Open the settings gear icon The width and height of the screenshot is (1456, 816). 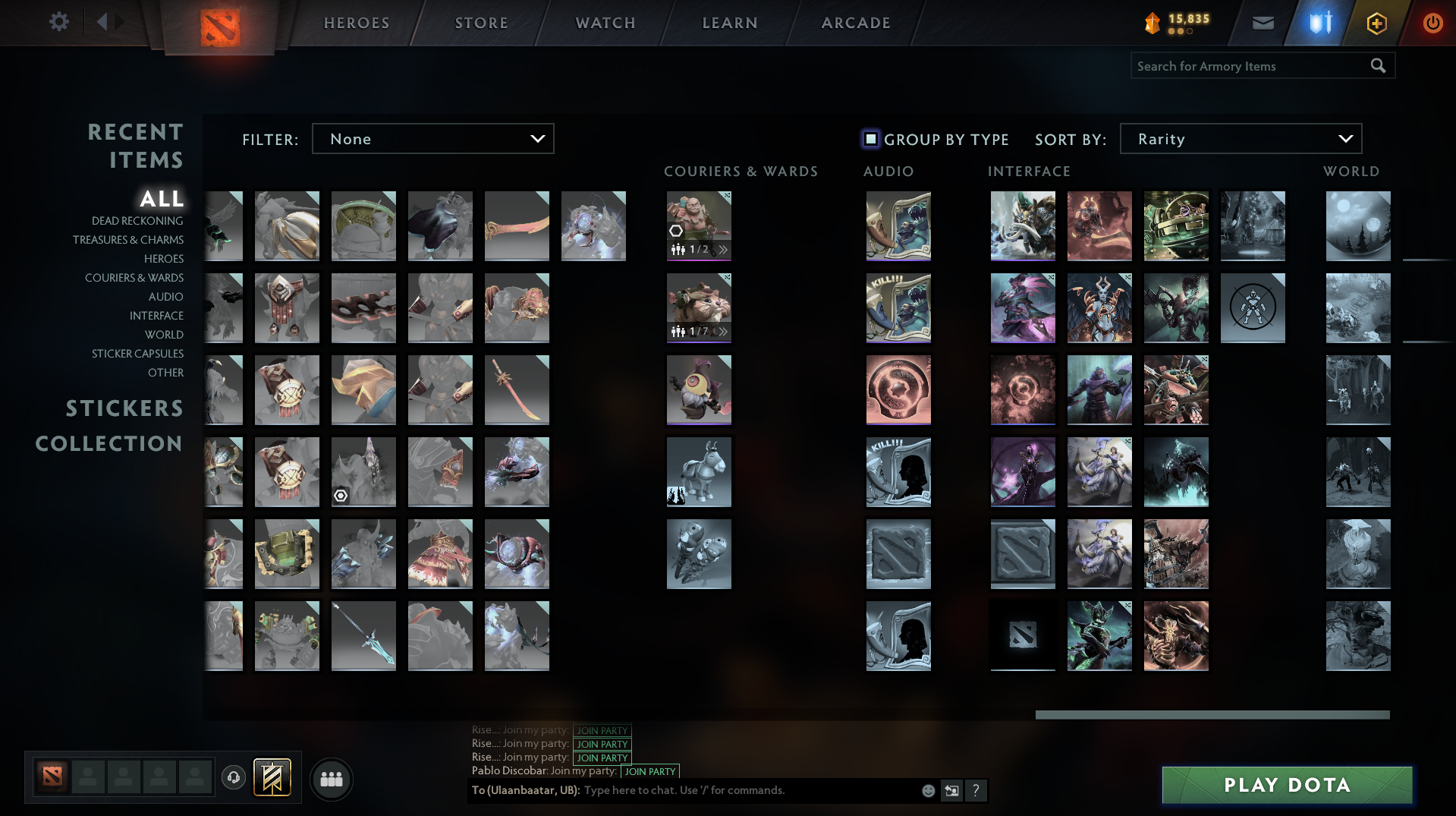58,22
